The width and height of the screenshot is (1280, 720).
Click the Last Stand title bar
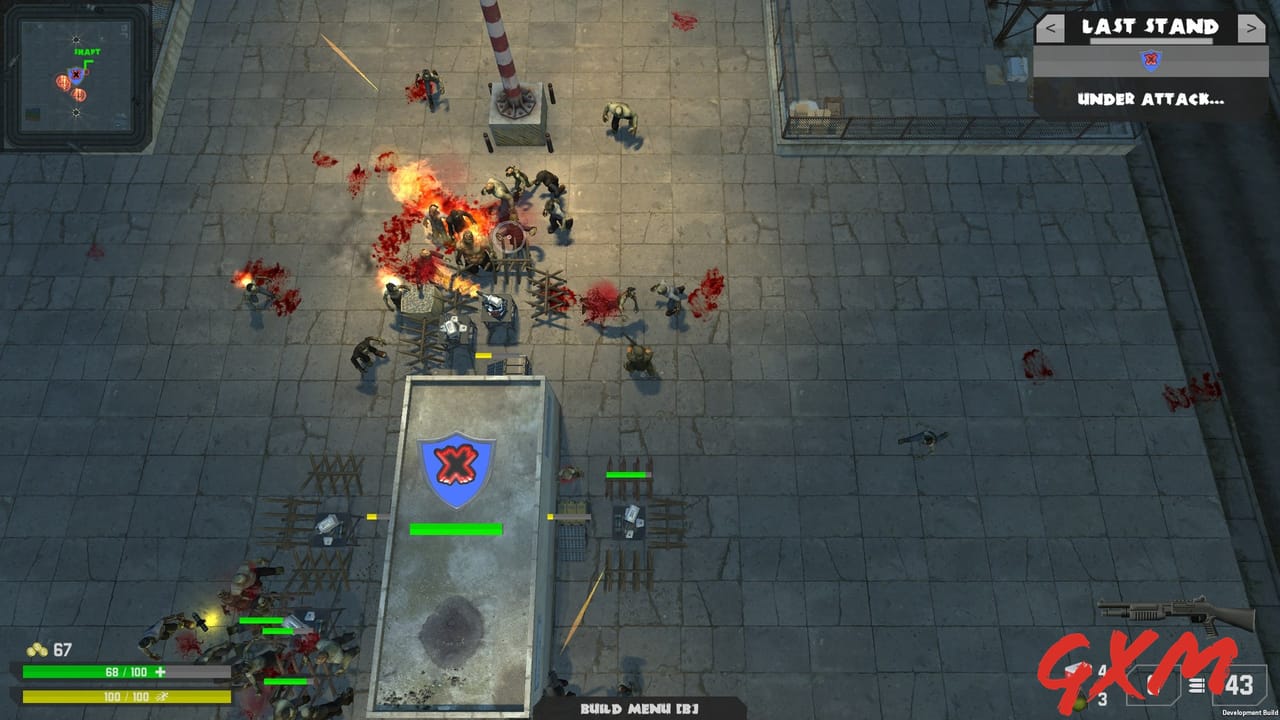[x=1149, y=27]
